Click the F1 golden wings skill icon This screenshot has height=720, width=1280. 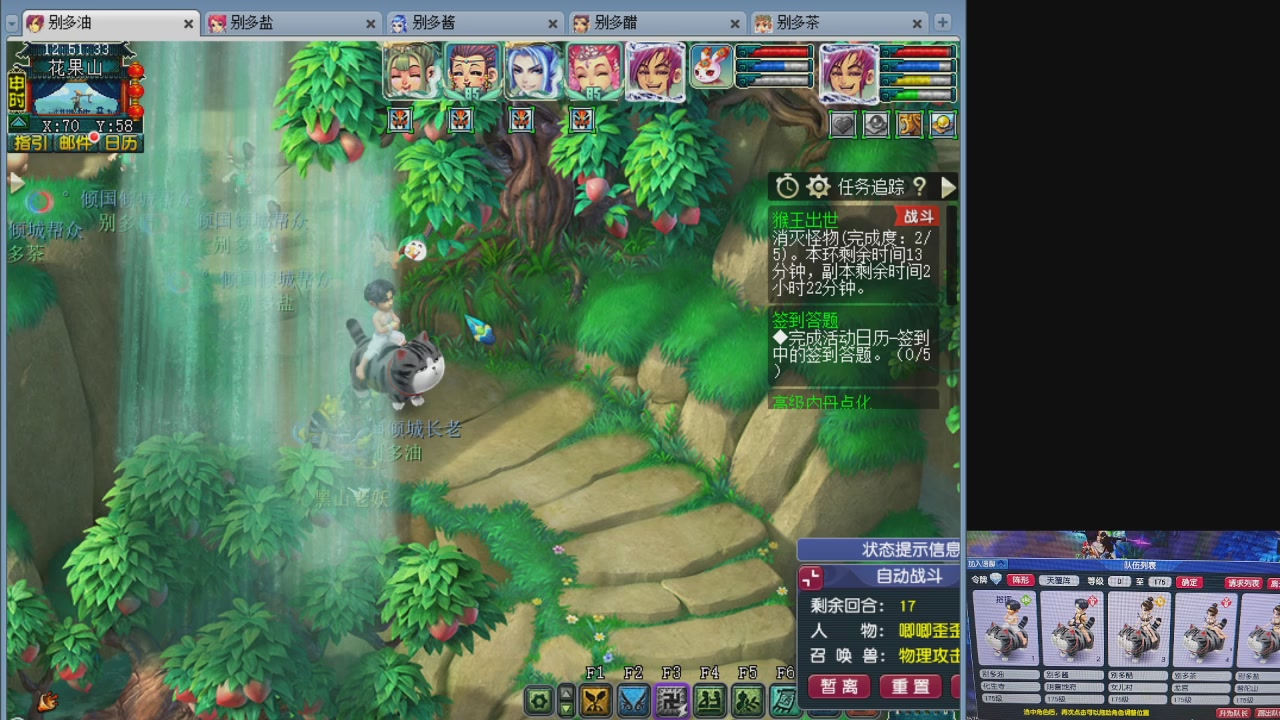point(596,698)
